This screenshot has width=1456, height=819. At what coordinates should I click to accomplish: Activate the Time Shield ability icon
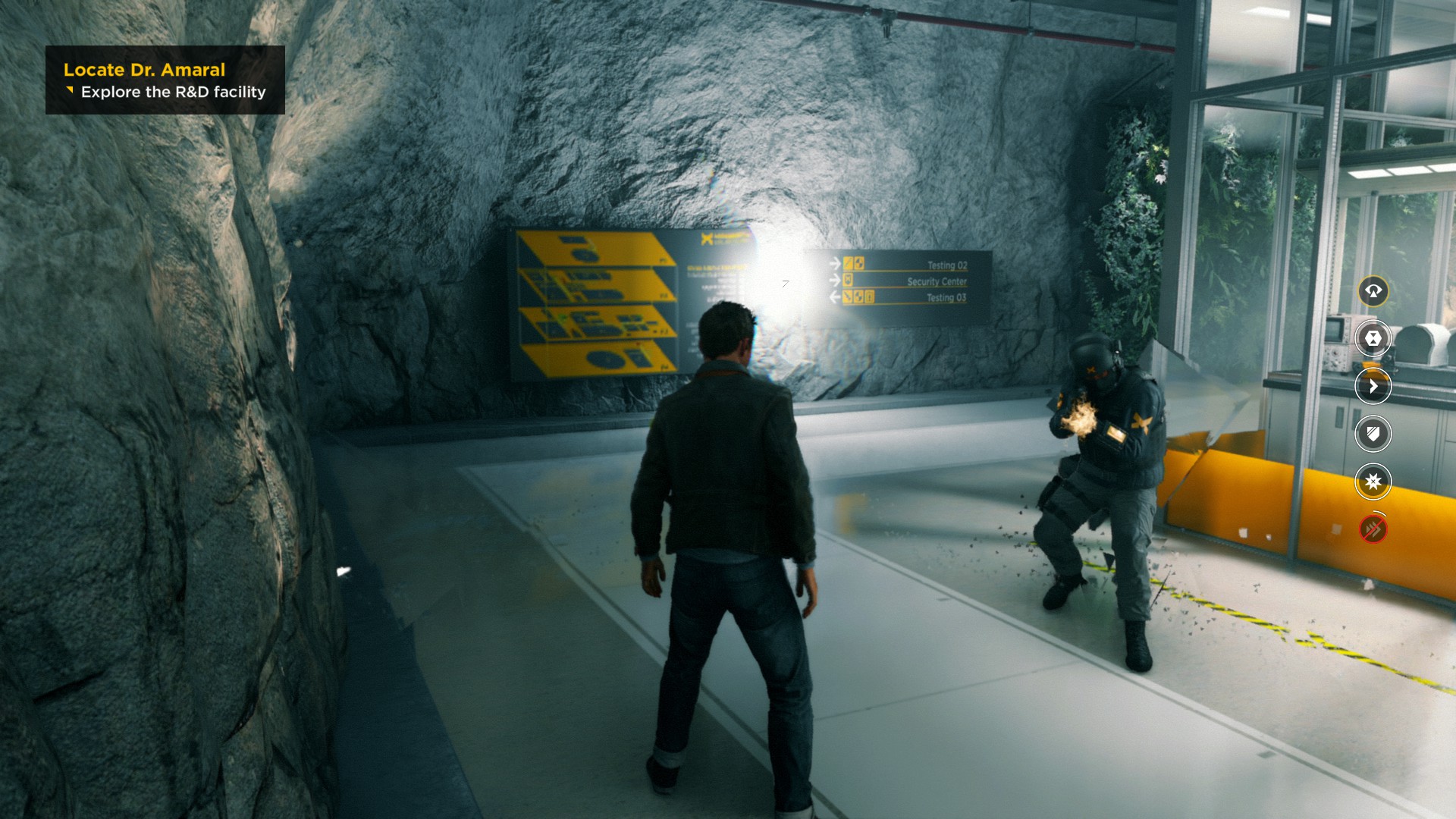click(x=1373, y=434)
